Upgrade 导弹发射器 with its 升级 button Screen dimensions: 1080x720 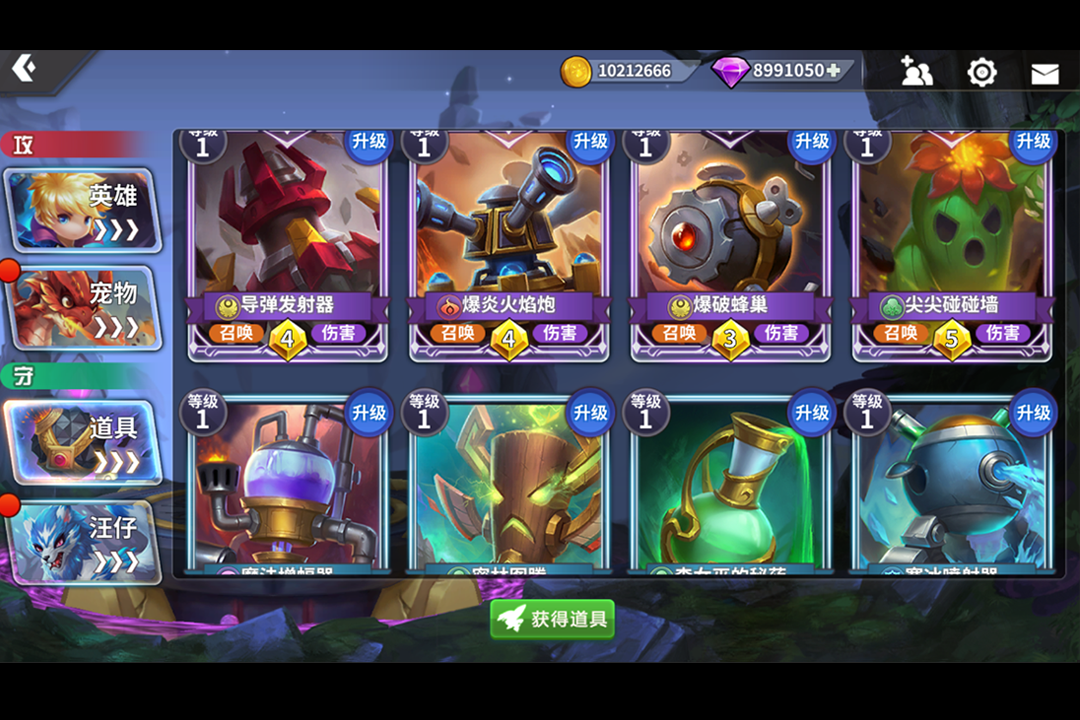(x=369, y=142)
